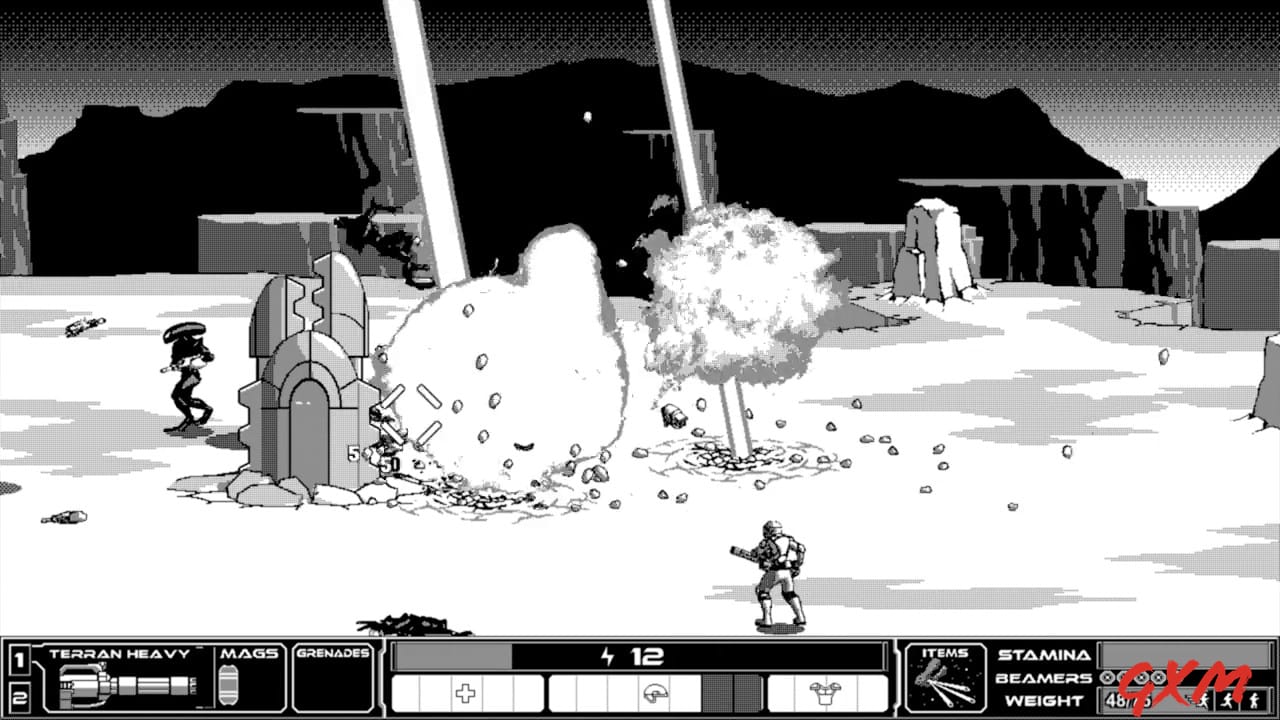Image resolution: width=1280 pixels, height=720 pixels.
Task: Select the body armor icon
Action: pos(827,693)
